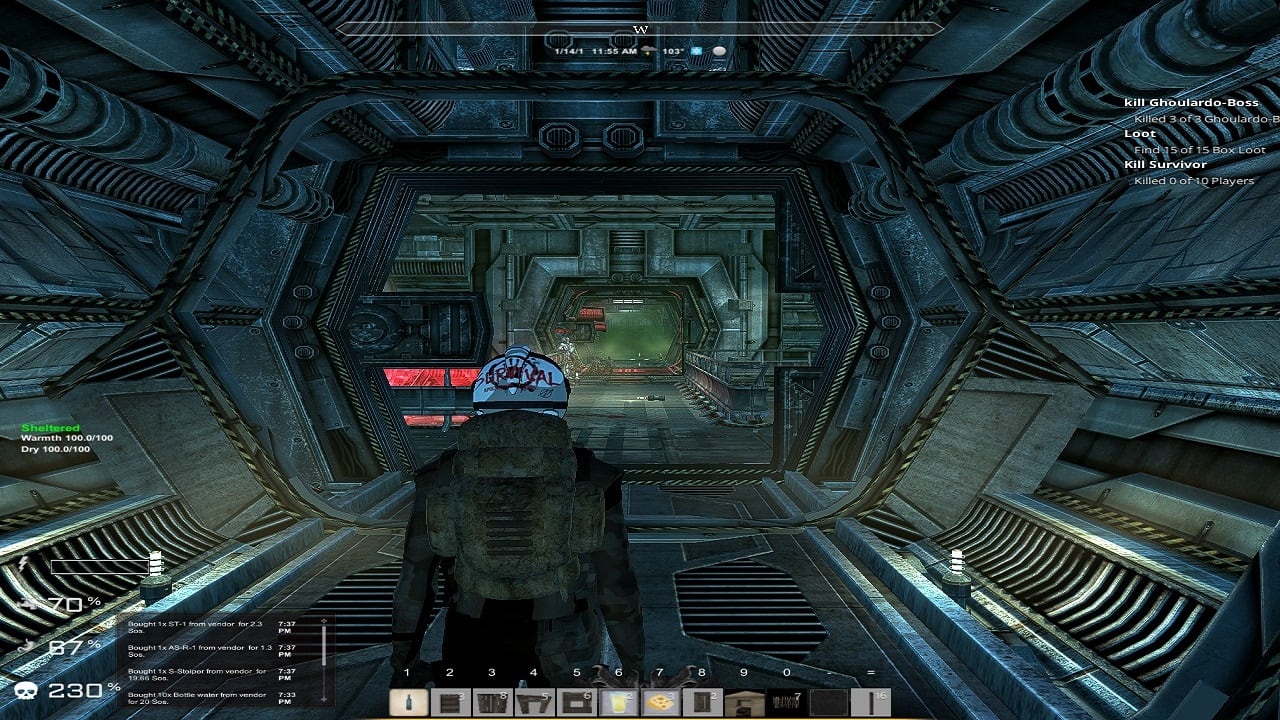Select the hotbar item with count 16
This screenshot has width=1280, height=720.
click(868, 703)
